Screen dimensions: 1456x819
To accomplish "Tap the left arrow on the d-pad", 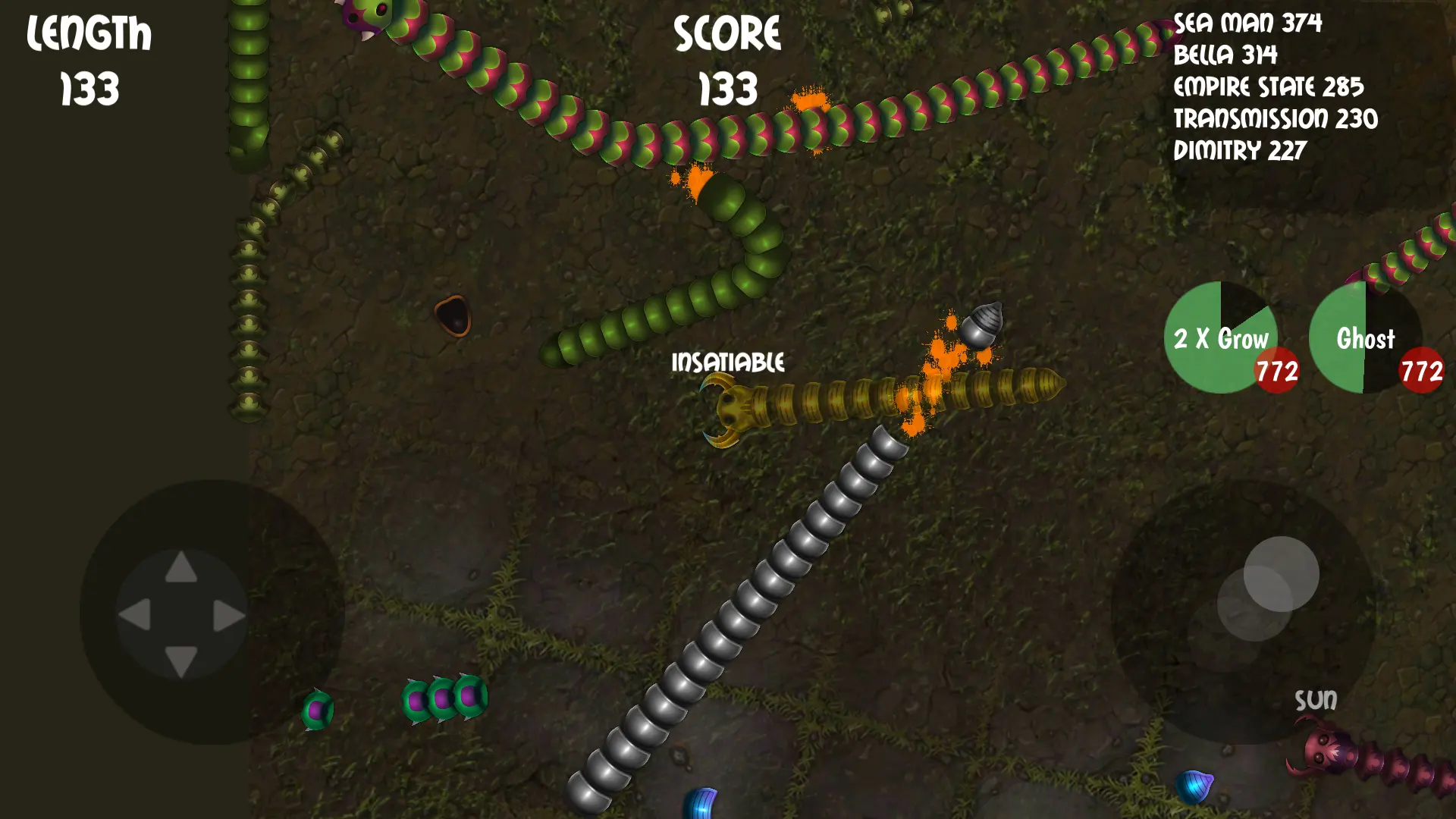I will point(135,614).
